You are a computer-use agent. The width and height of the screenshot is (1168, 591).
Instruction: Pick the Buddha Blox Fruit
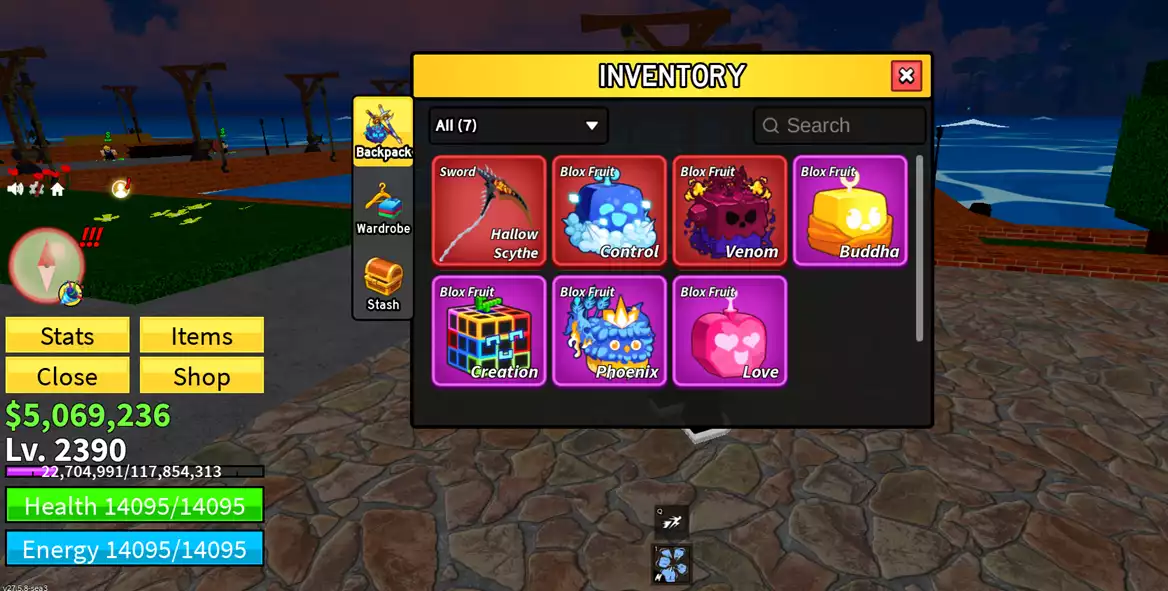click(x=850, y=211)
